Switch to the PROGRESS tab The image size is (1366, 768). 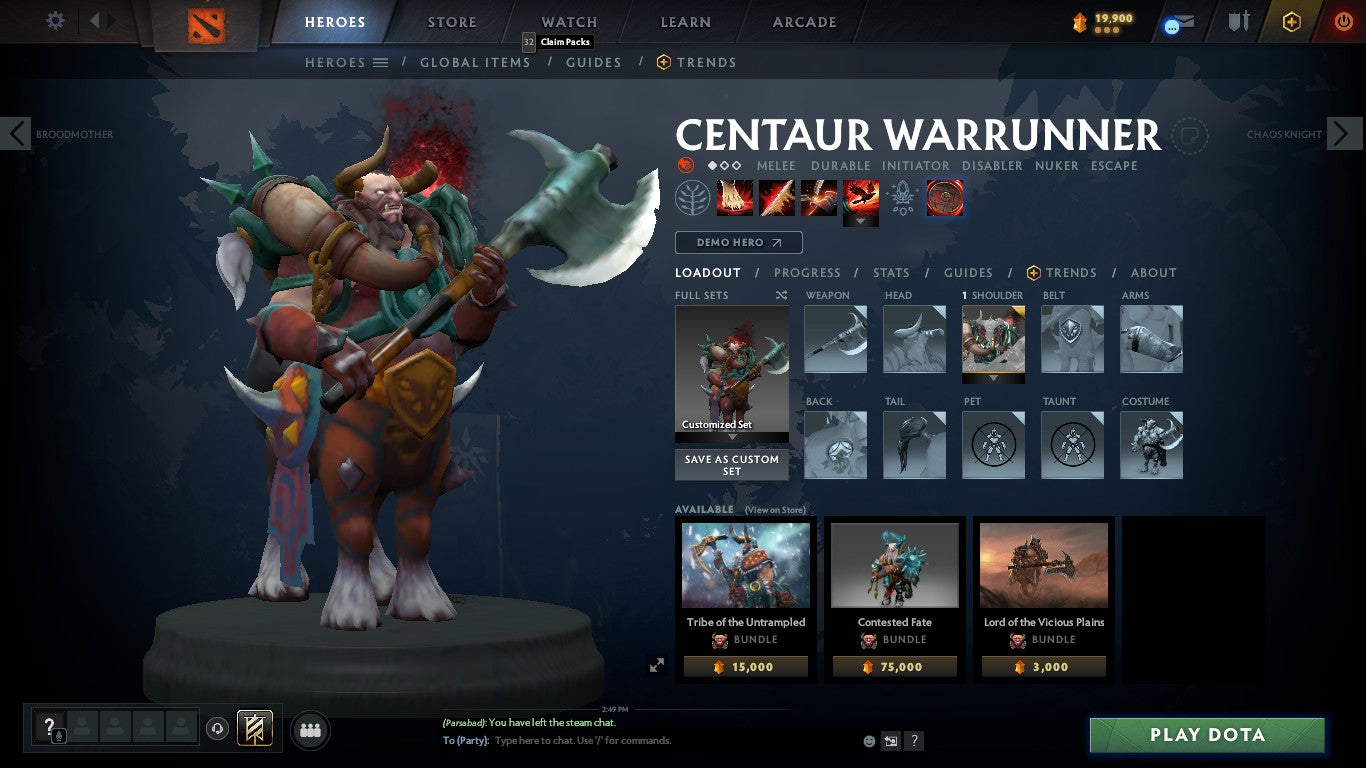tap(808, 272)
